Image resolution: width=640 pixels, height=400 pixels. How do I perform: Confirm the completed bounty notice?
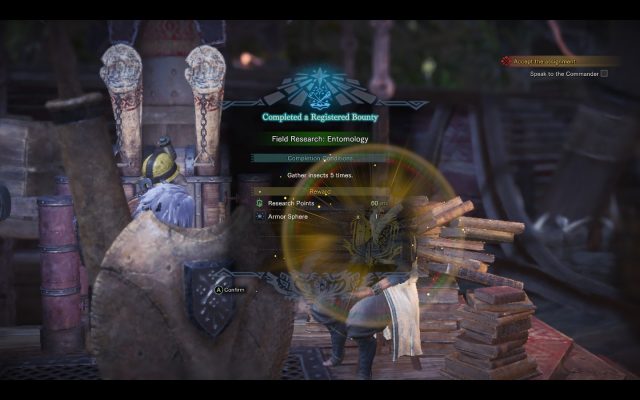tap(230, 290)
